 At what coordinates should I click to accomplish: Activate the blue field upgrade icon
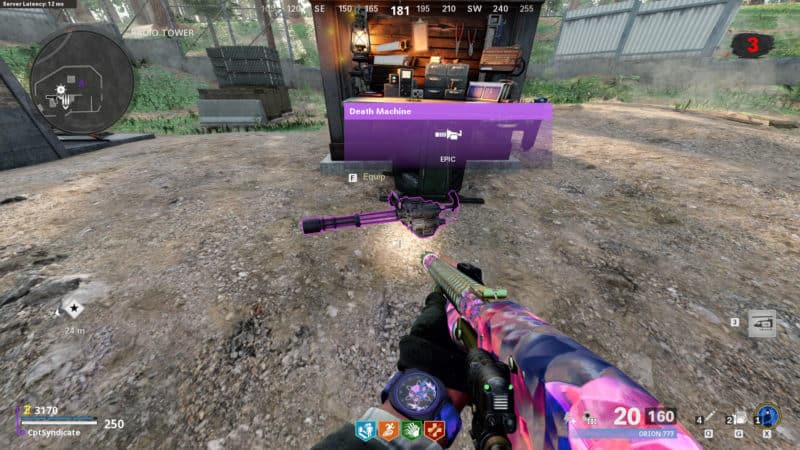(x=767, y=416)
